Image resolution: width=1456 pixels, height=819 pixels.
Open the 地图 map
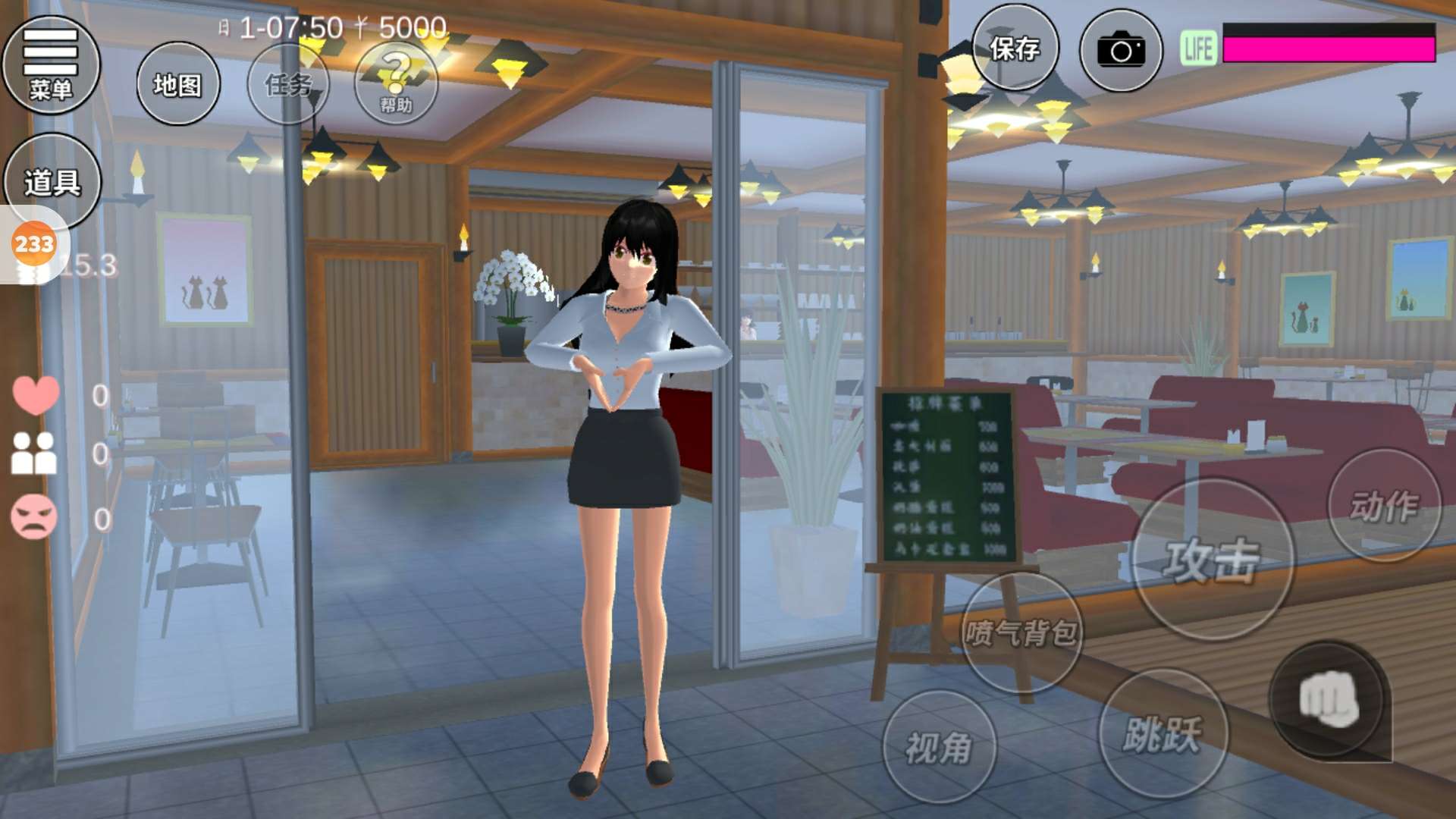pyautogui.click(x=178, y=84)
